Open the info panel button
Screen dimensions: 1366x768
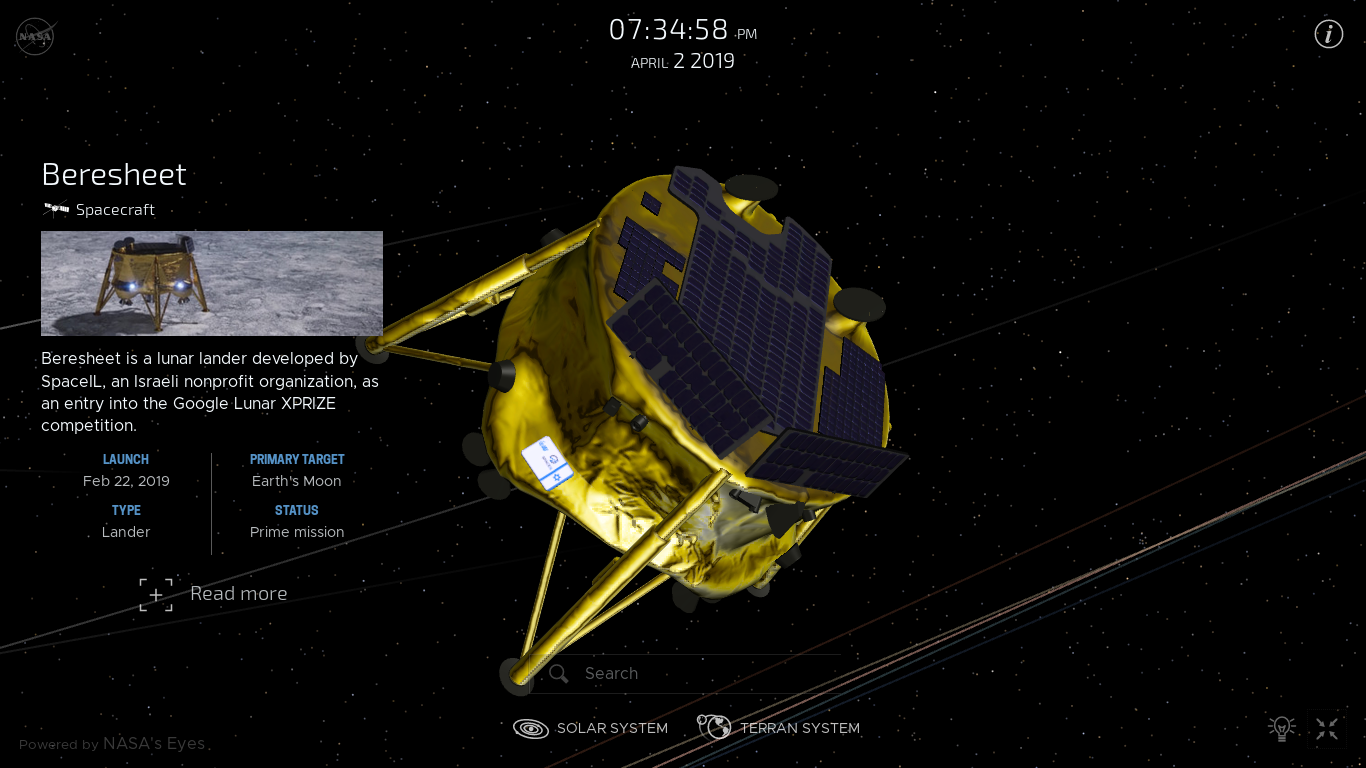coord(1328,34)
